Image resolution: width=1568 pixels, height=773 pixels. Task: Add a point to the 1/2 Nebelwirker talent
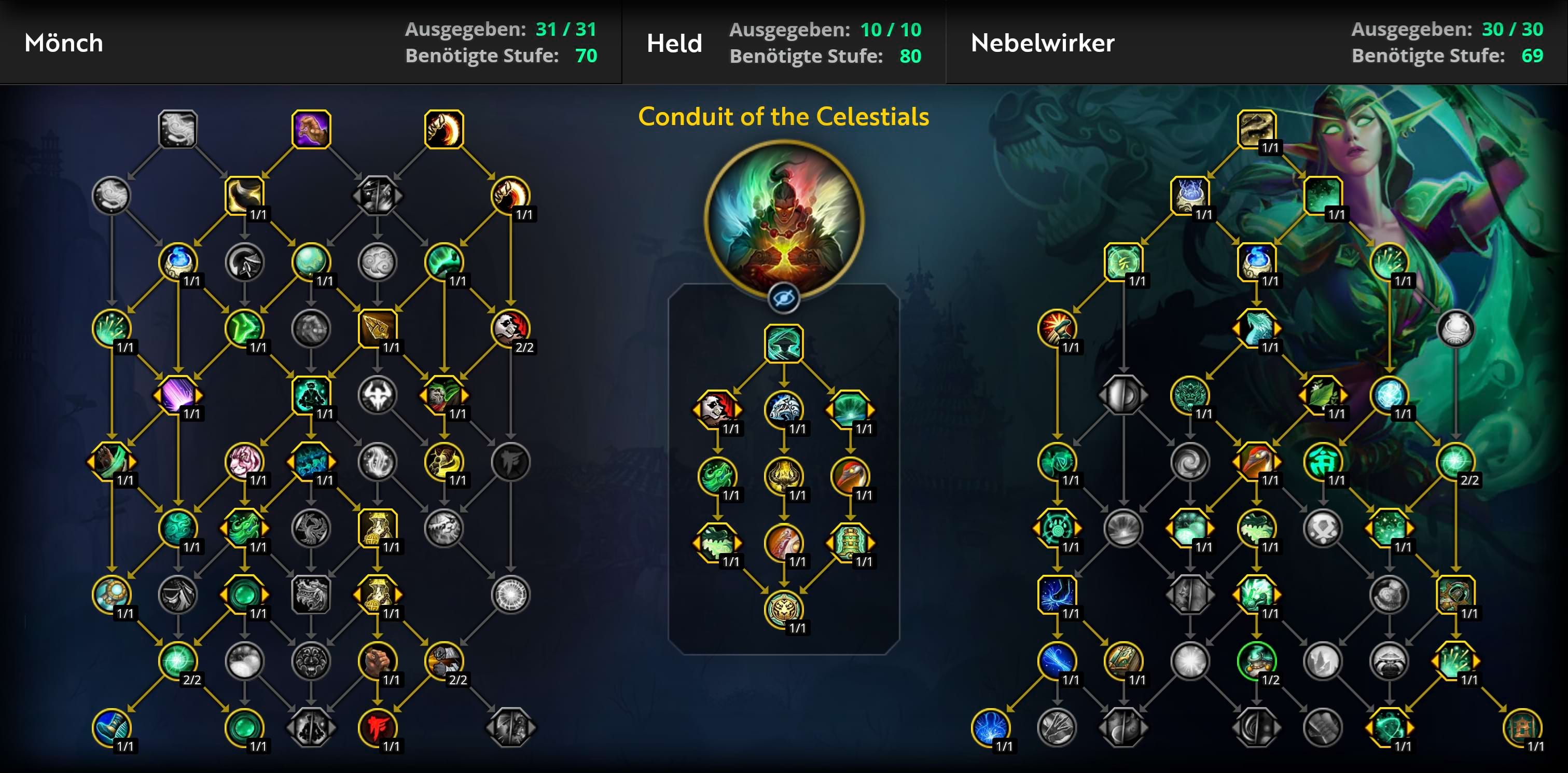1256,660
